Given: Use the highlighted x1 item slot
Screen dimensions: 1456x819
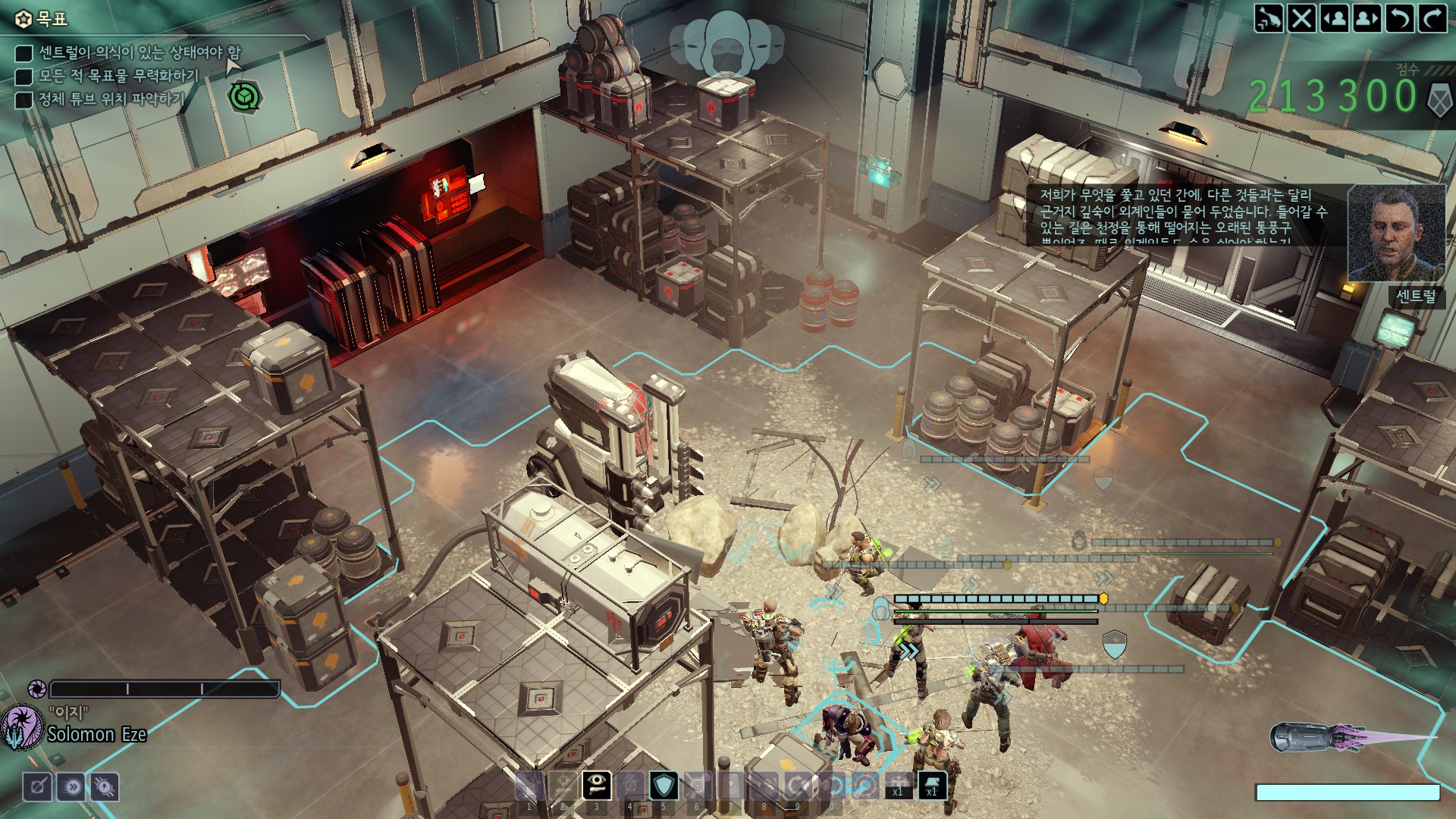Looking at the screenshot, I should (x=931, y=786).
